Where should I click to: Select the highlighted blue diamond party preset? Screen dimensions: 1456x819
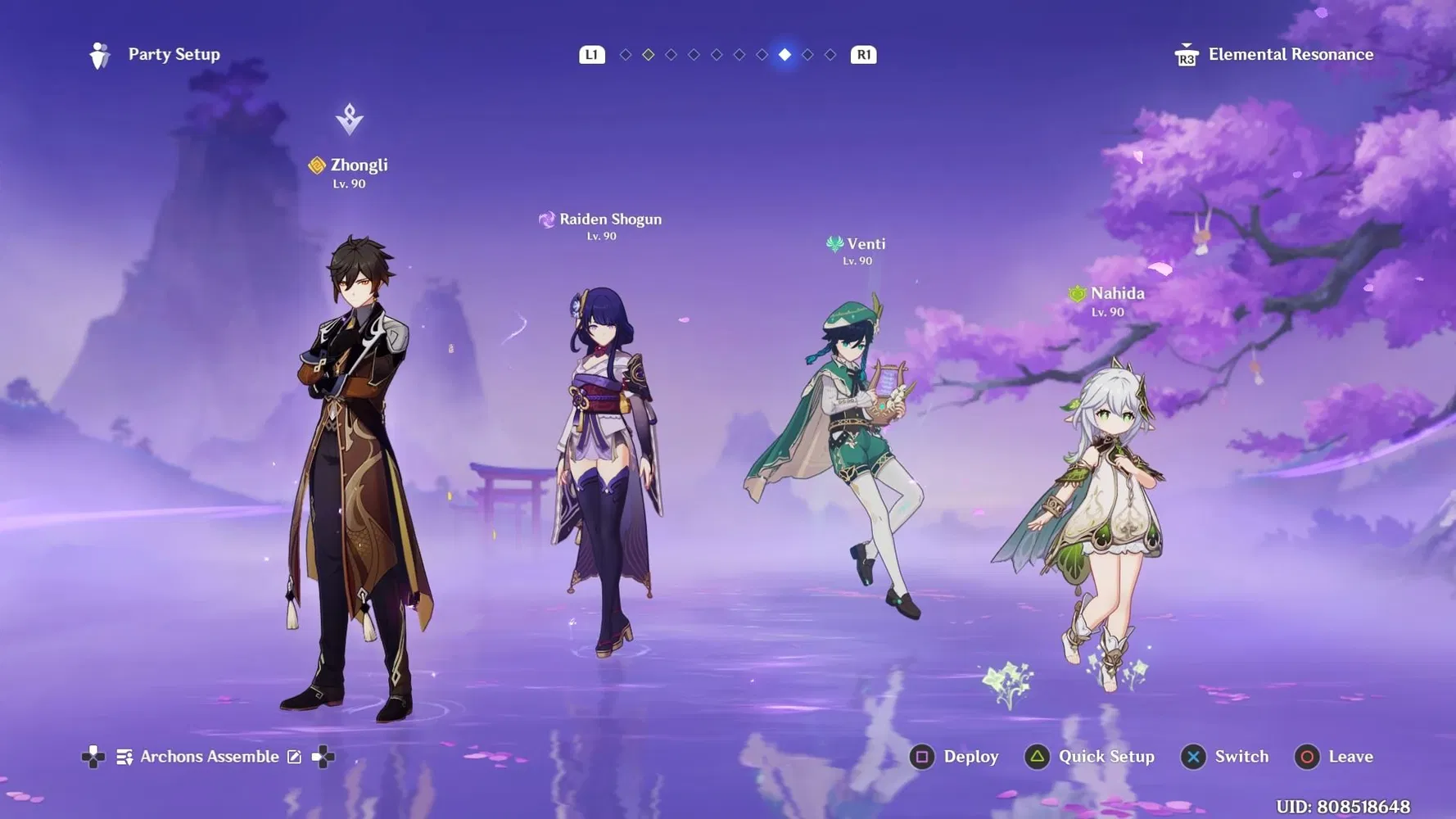pos(785,55)
